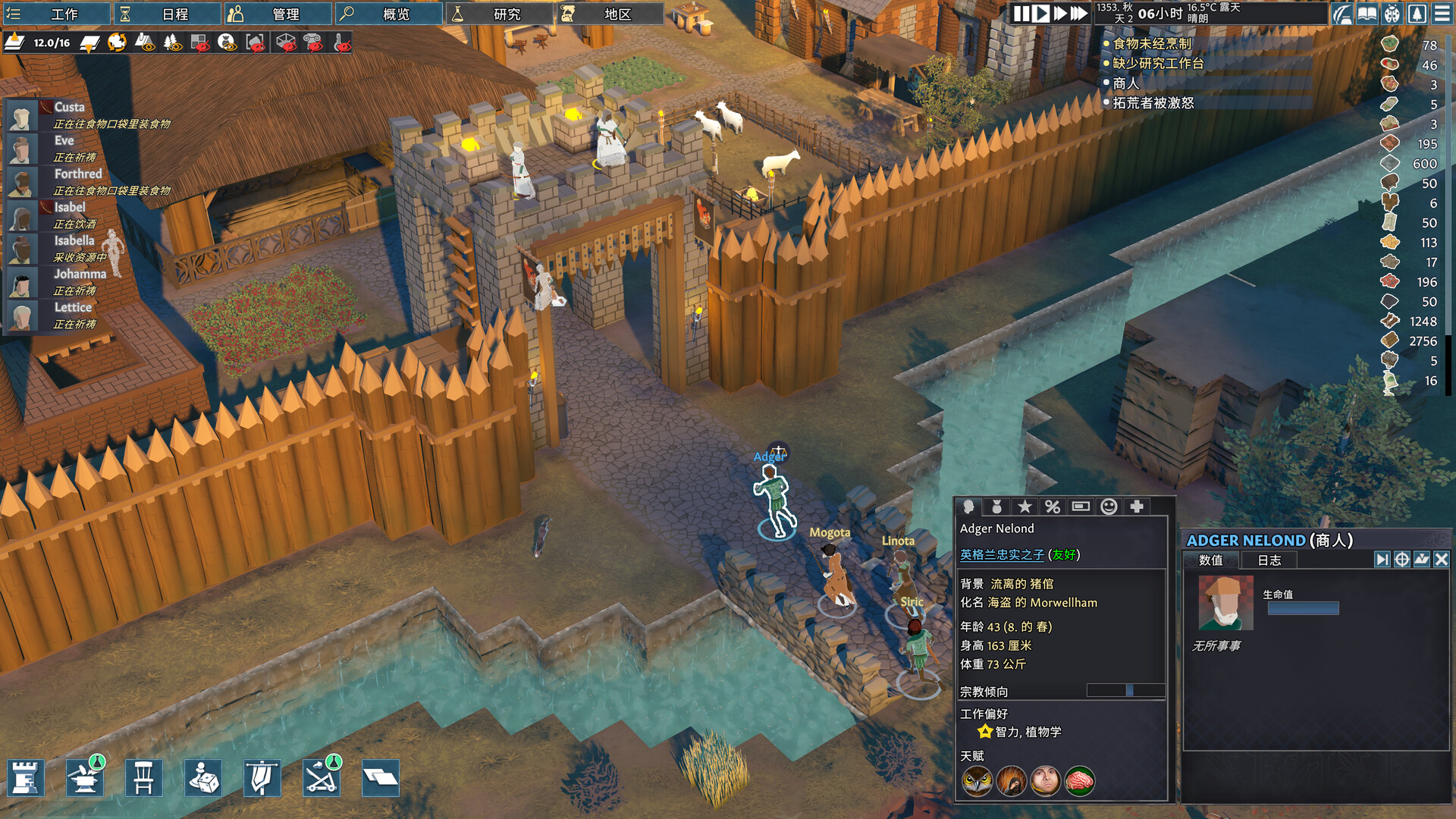This screenshot has height=819, width=1456.
Task: Open the 管理 (Manage) menu
Action: pos(278,14)
